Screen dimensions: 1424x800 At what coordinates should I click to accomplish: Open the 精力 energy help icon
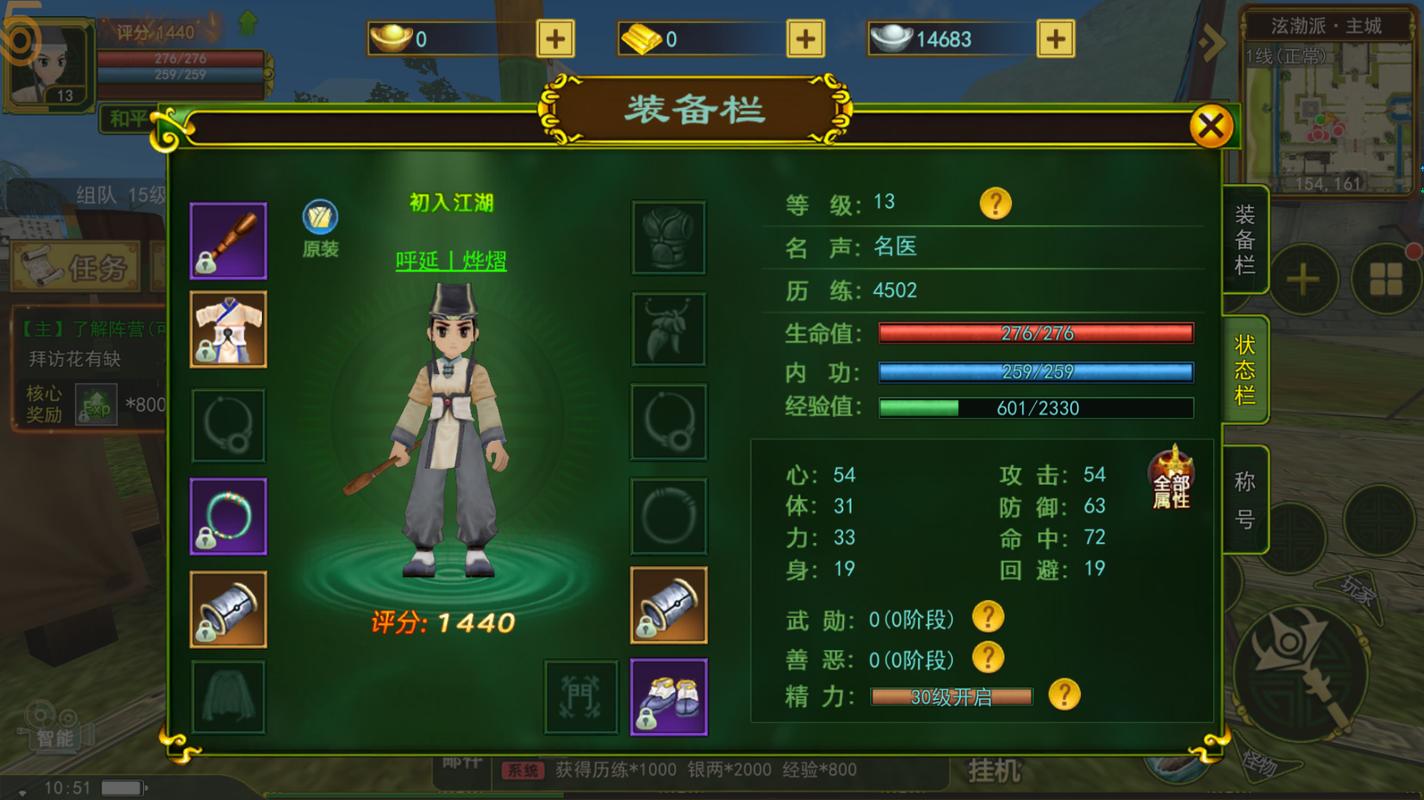tap(1064, 694)
